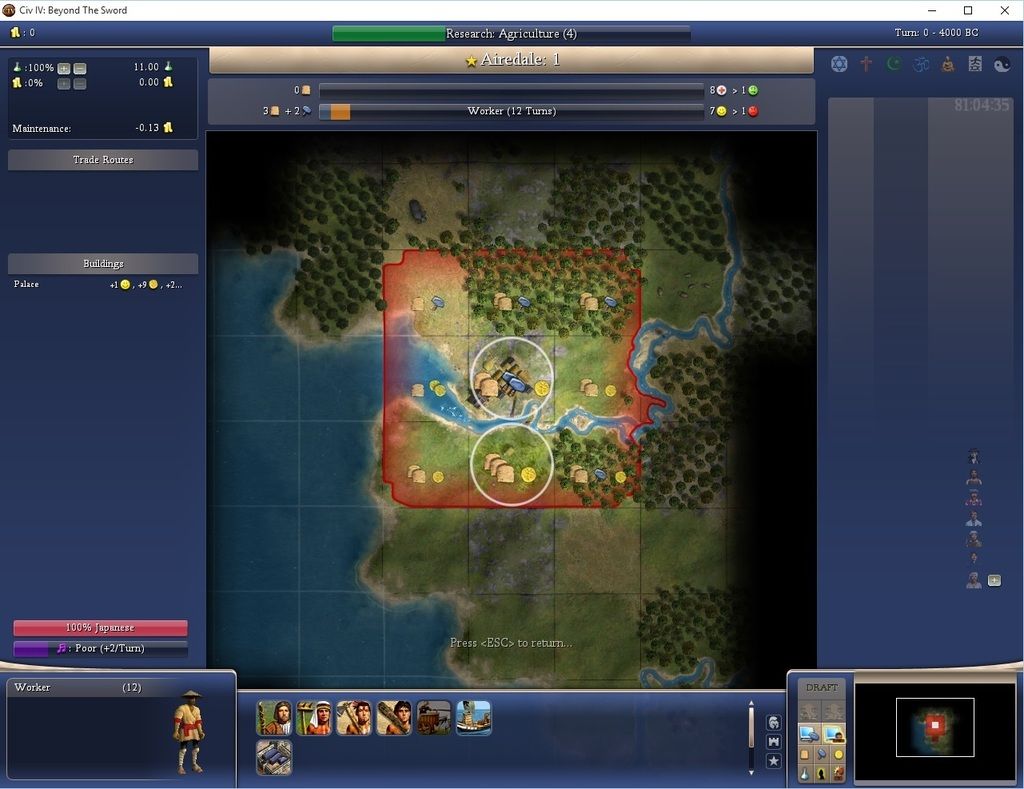This screenshot has width=1024, height=789.
Task: Click the star filter button
Action: point(773,761)
